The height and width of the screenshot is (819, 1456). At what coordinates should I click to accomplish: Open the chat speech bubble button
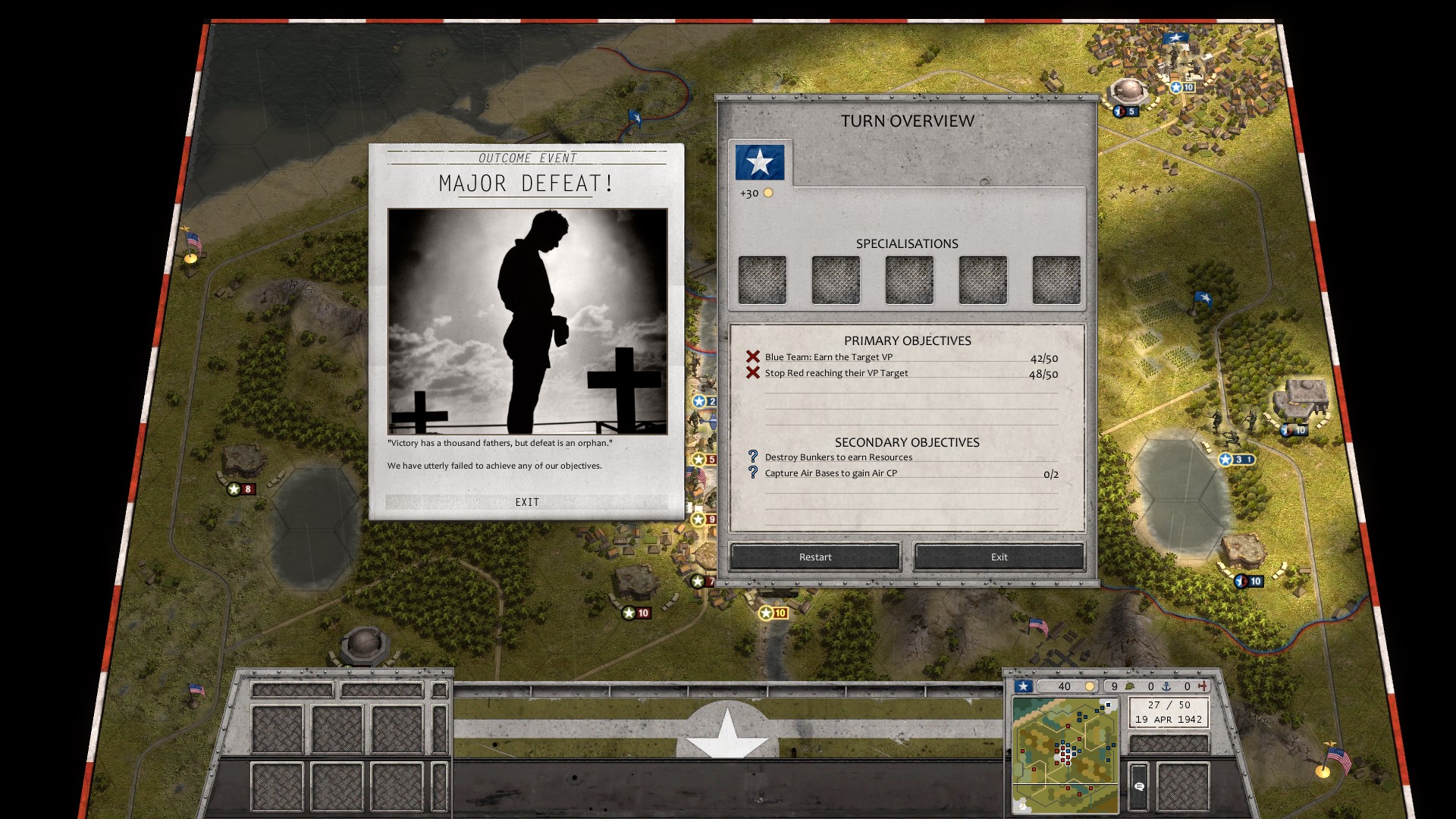coord(1138,786)
